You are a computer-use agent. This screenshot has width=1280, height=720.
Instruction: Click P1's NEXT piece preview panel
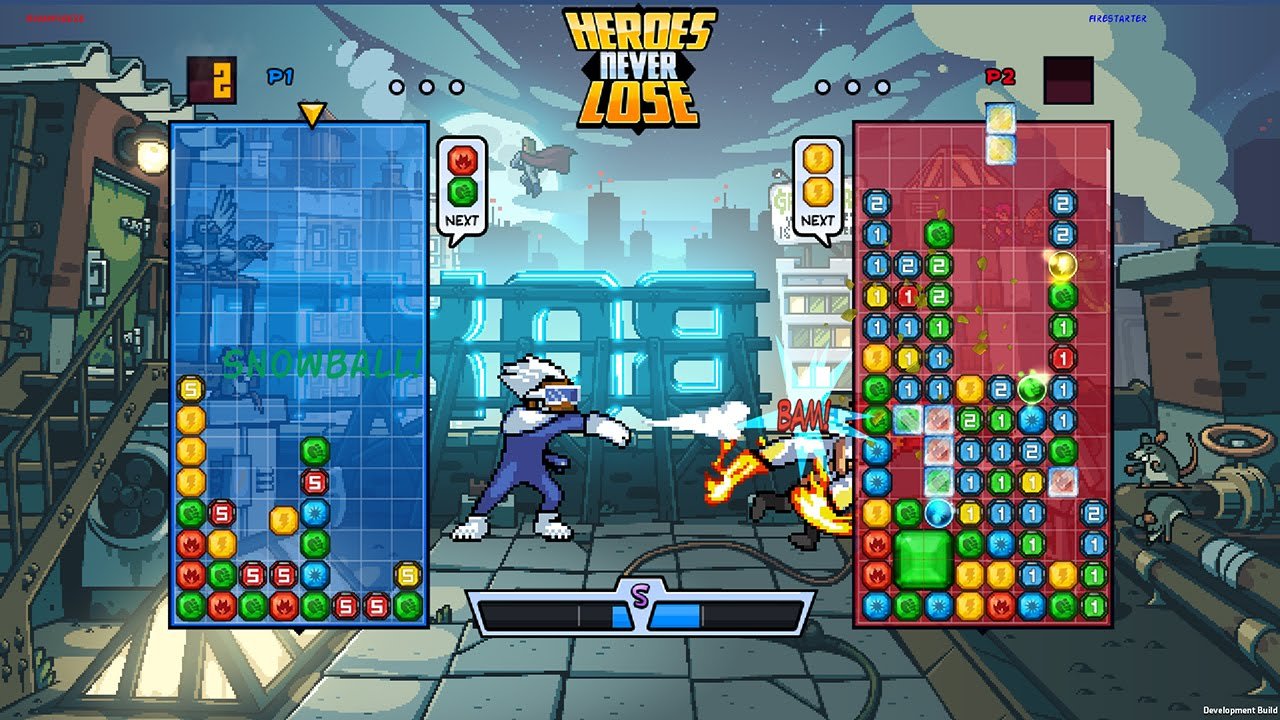[462, 186]
